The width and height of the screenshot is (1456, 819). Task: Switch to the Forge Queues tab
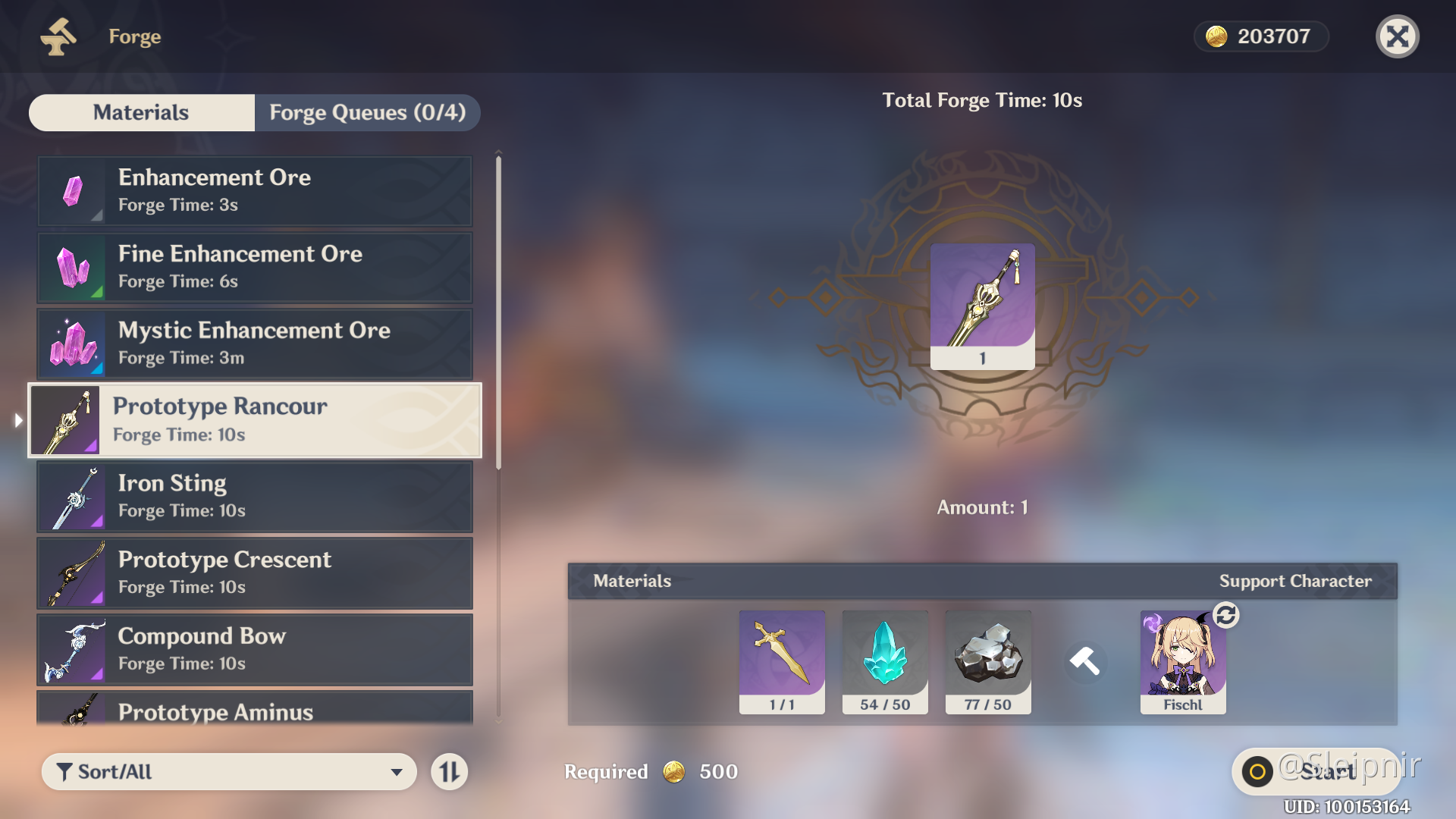point(367,112)
